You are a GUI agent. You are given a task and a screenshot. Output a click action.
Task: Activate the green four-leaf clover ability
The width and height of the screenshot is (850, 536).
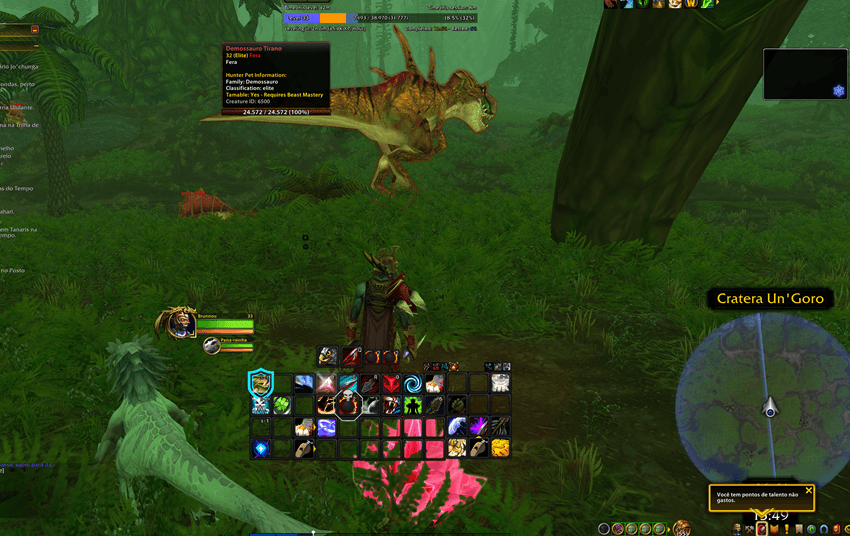(x=282, y=405)
